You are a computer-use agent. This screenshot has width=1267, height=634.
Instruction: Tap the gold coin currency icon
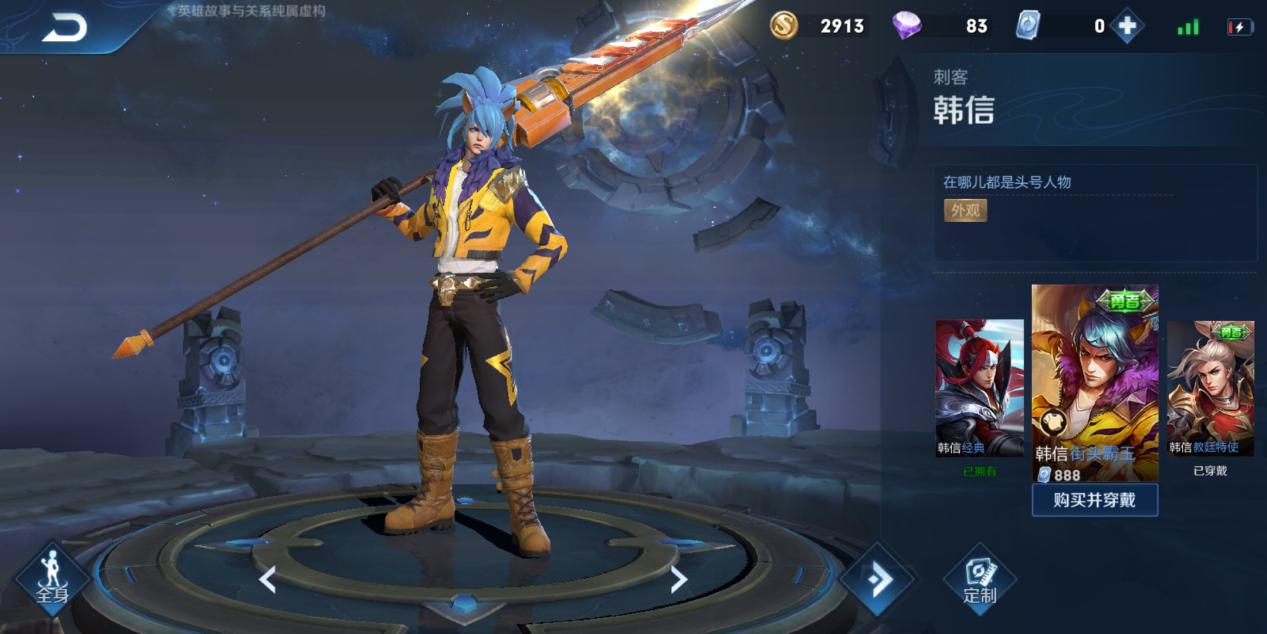point(784,26)
